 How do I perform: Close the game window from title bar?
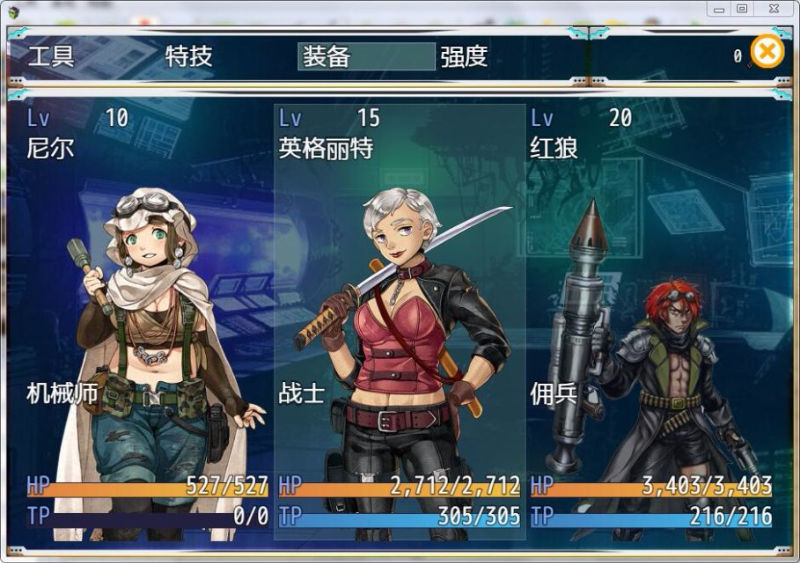click(771, 9)
